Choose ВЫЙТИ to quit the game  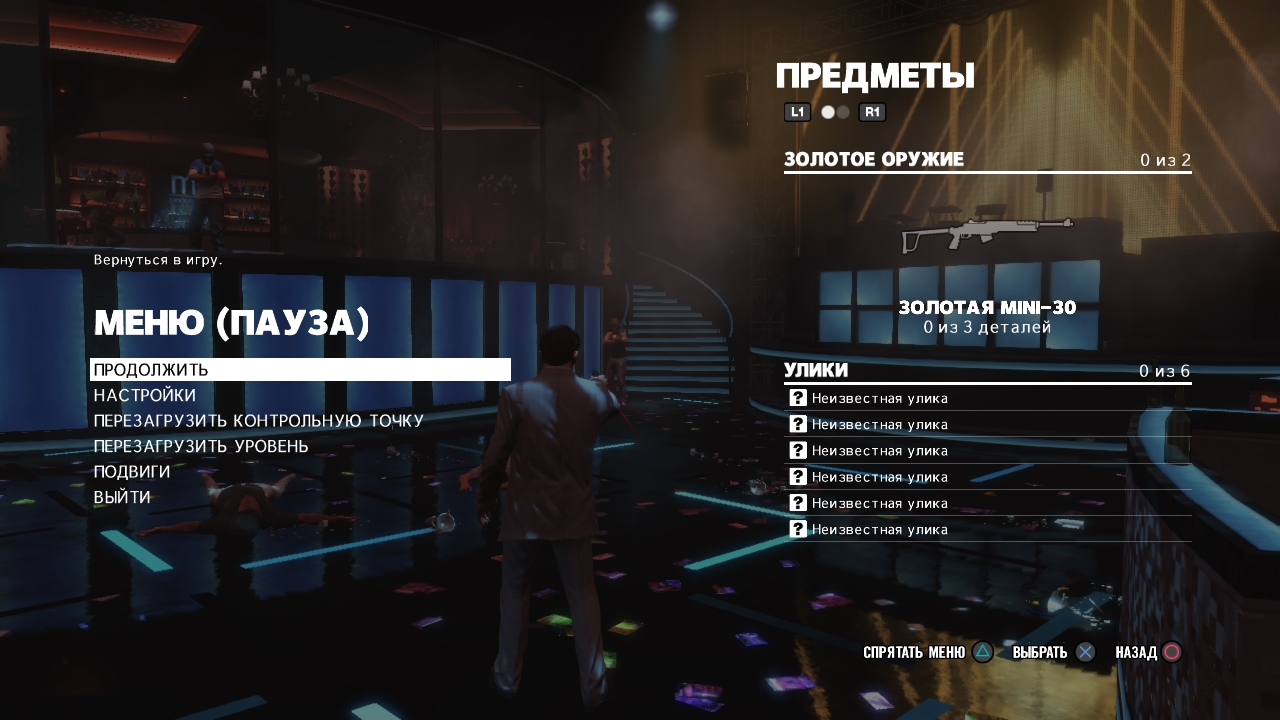pos(122,497)
